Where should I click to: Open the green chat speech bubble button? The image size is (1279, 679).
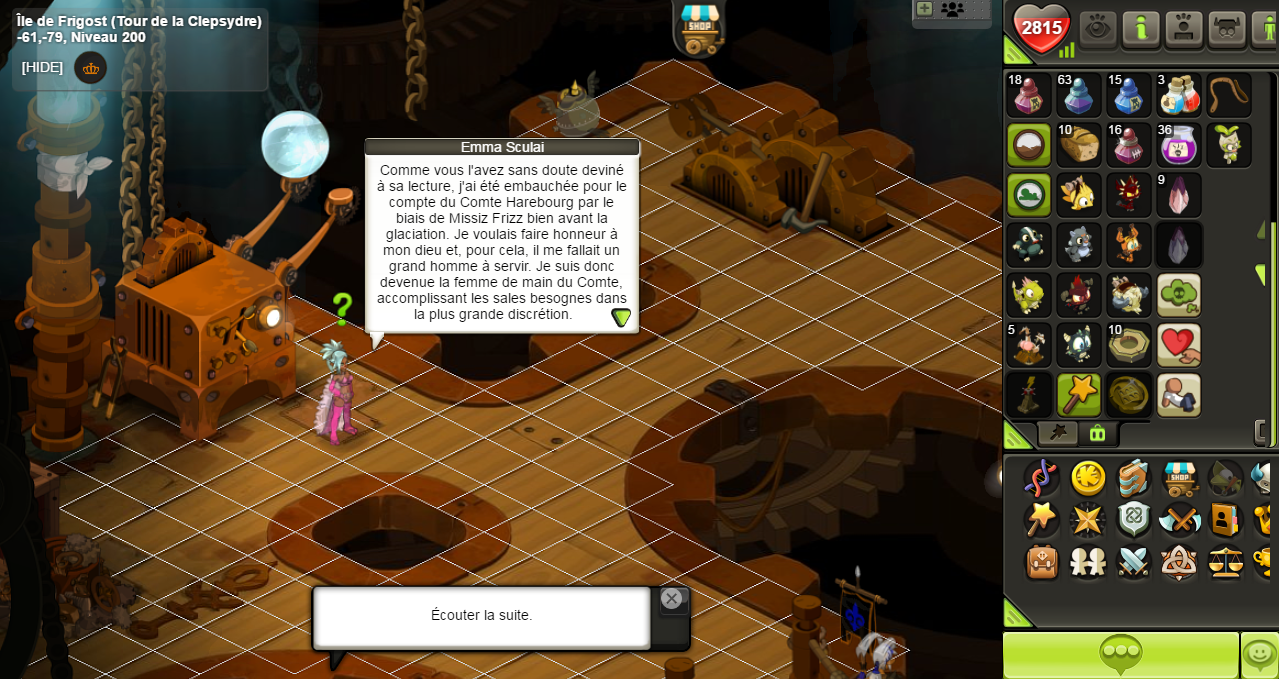coord(1120,655)
